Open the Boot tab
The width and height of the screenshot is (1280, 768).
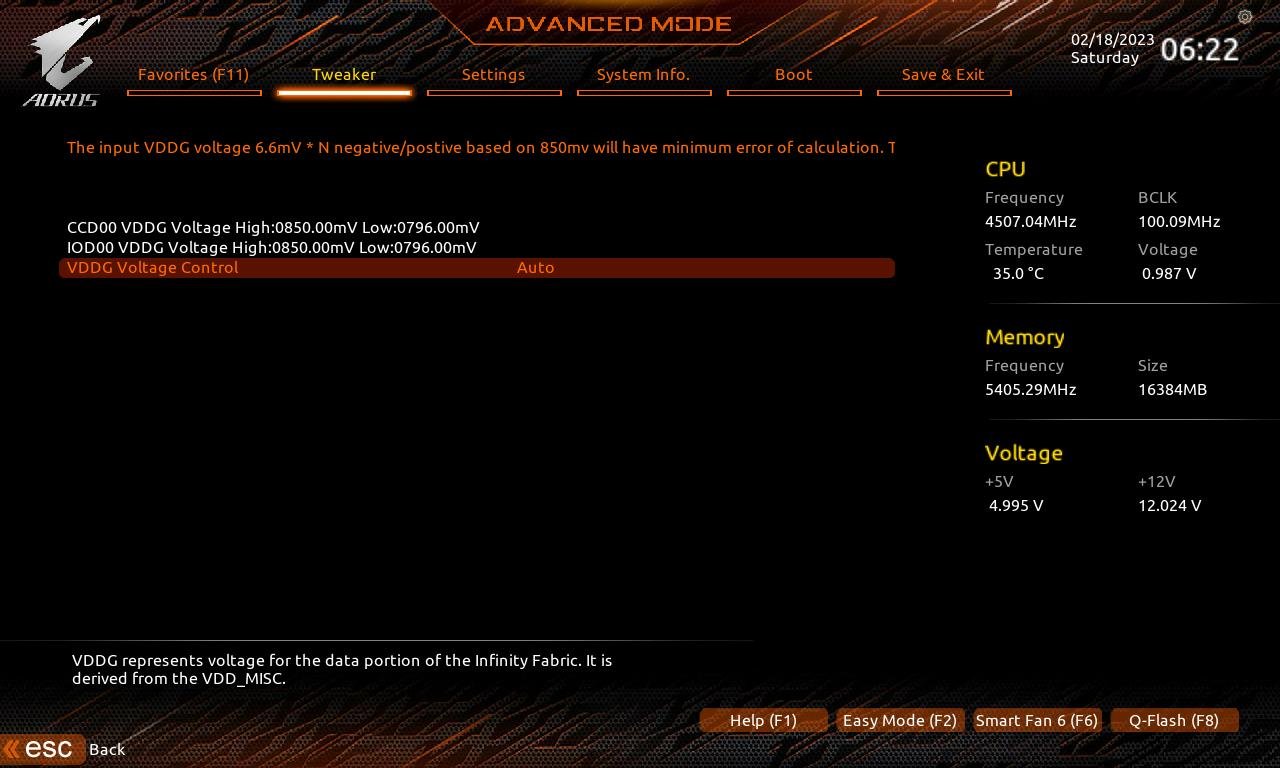tap(793, 74)
